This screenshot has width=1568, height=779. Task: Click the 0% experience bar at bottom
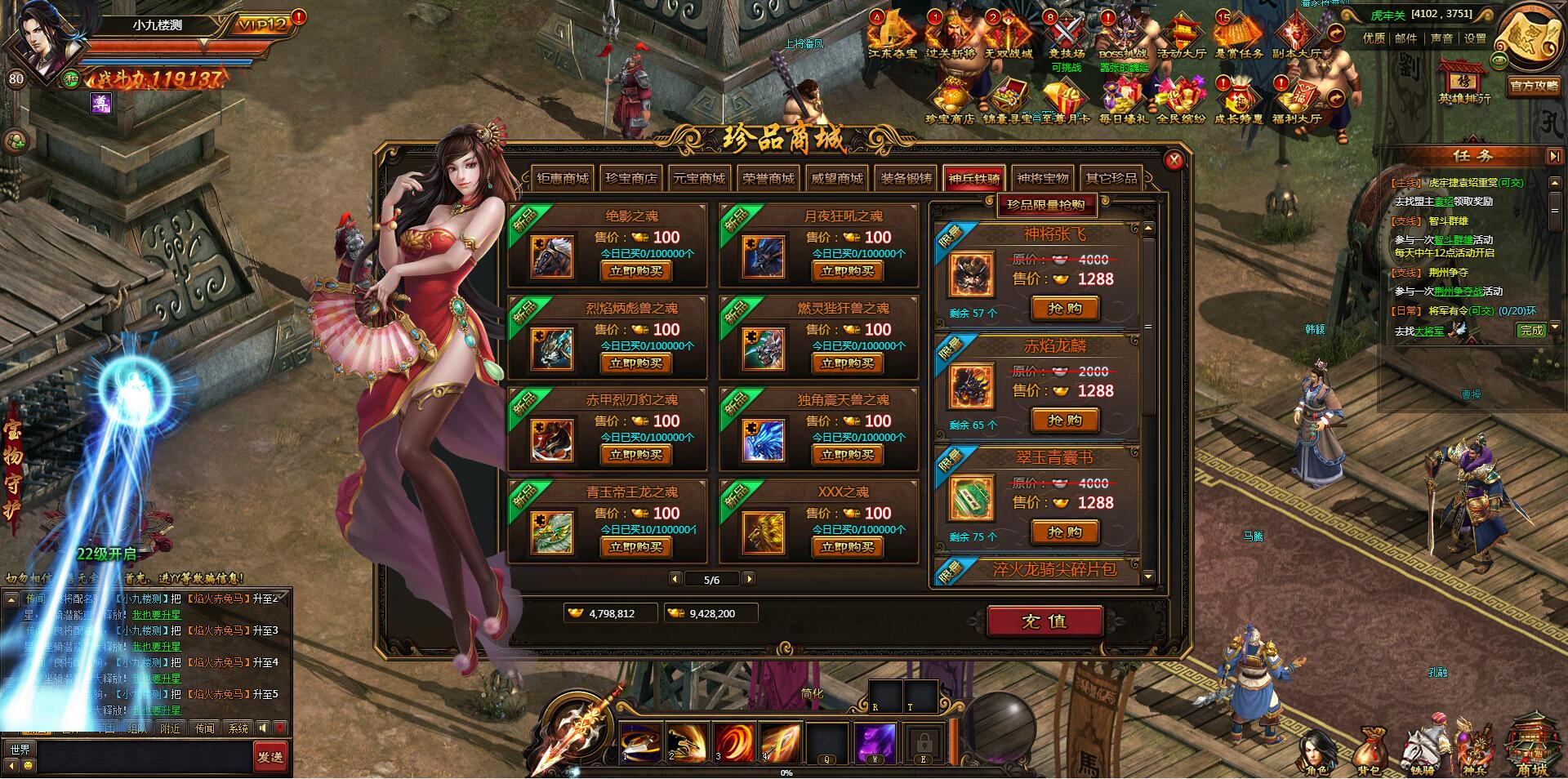pyautogui.click(x=786, y=771)
